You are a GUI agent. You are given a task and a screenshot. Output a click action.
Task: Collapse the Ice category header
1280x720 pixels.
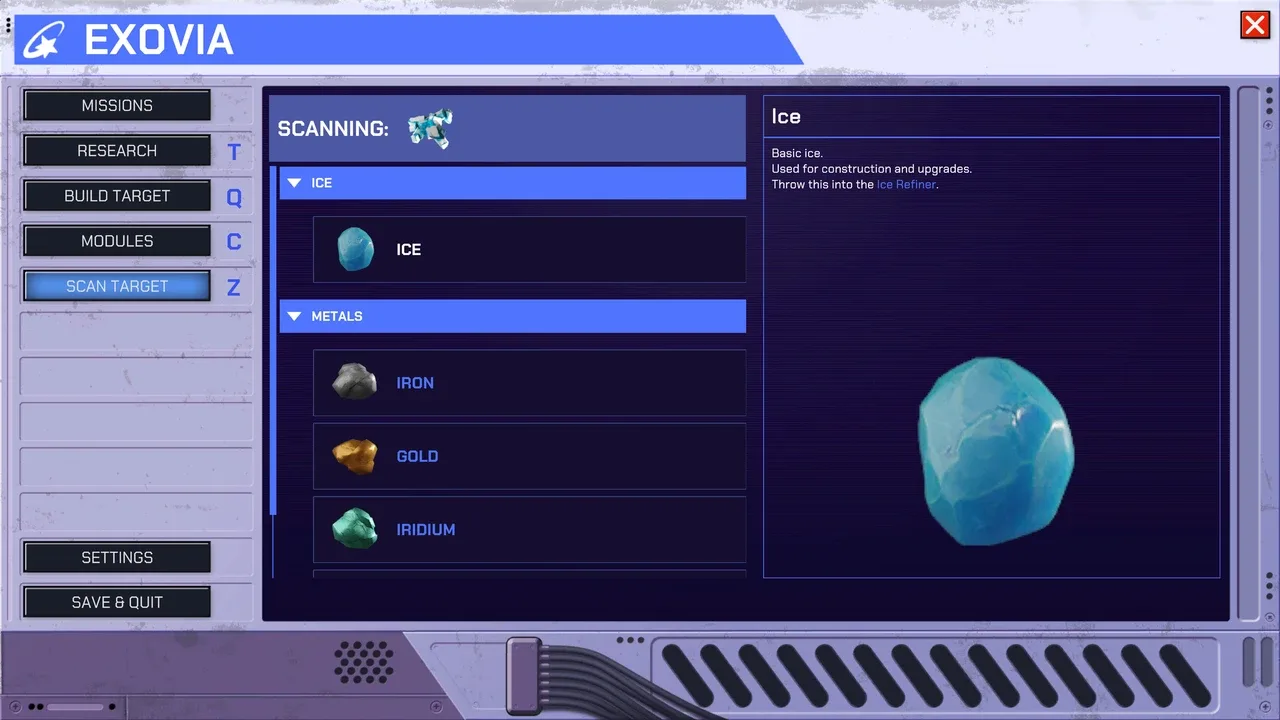[x=512, y=183]
